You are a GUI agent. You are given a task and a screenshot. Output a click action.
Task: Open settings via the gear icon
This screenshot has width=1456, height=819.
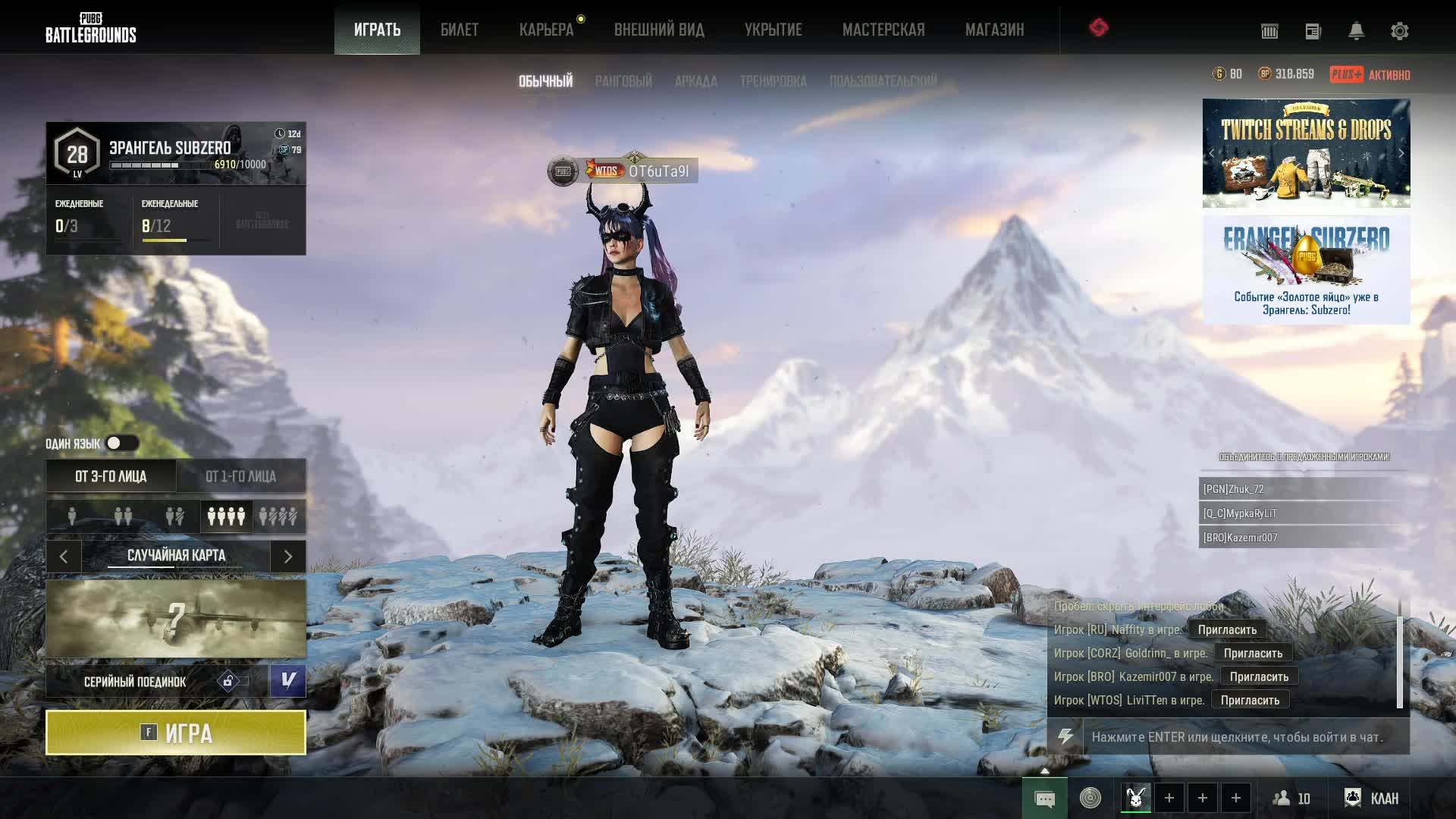coord(1399,31)
